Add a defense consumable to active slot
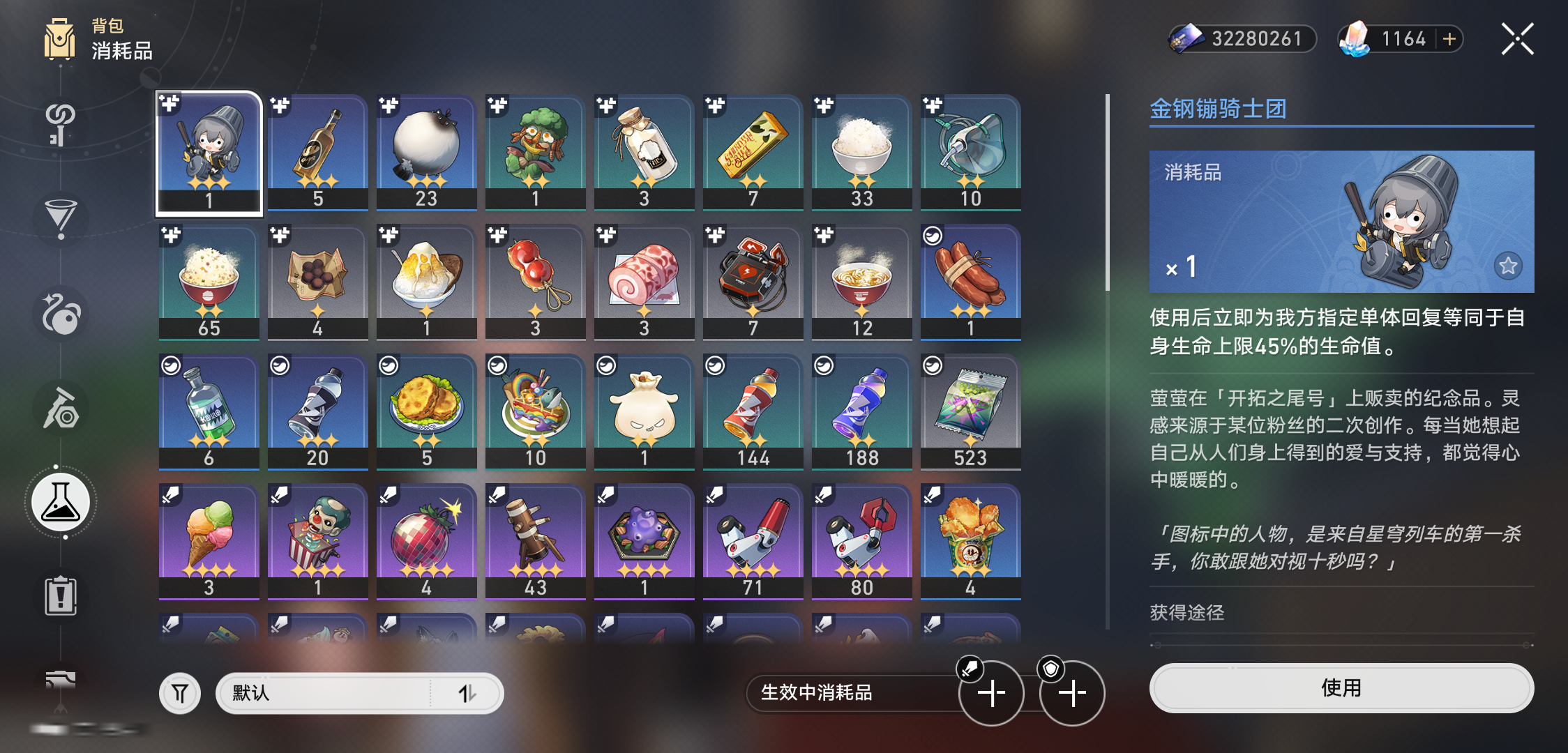1568x753 pixels. pyautogui.click(x=1072, y=693)
